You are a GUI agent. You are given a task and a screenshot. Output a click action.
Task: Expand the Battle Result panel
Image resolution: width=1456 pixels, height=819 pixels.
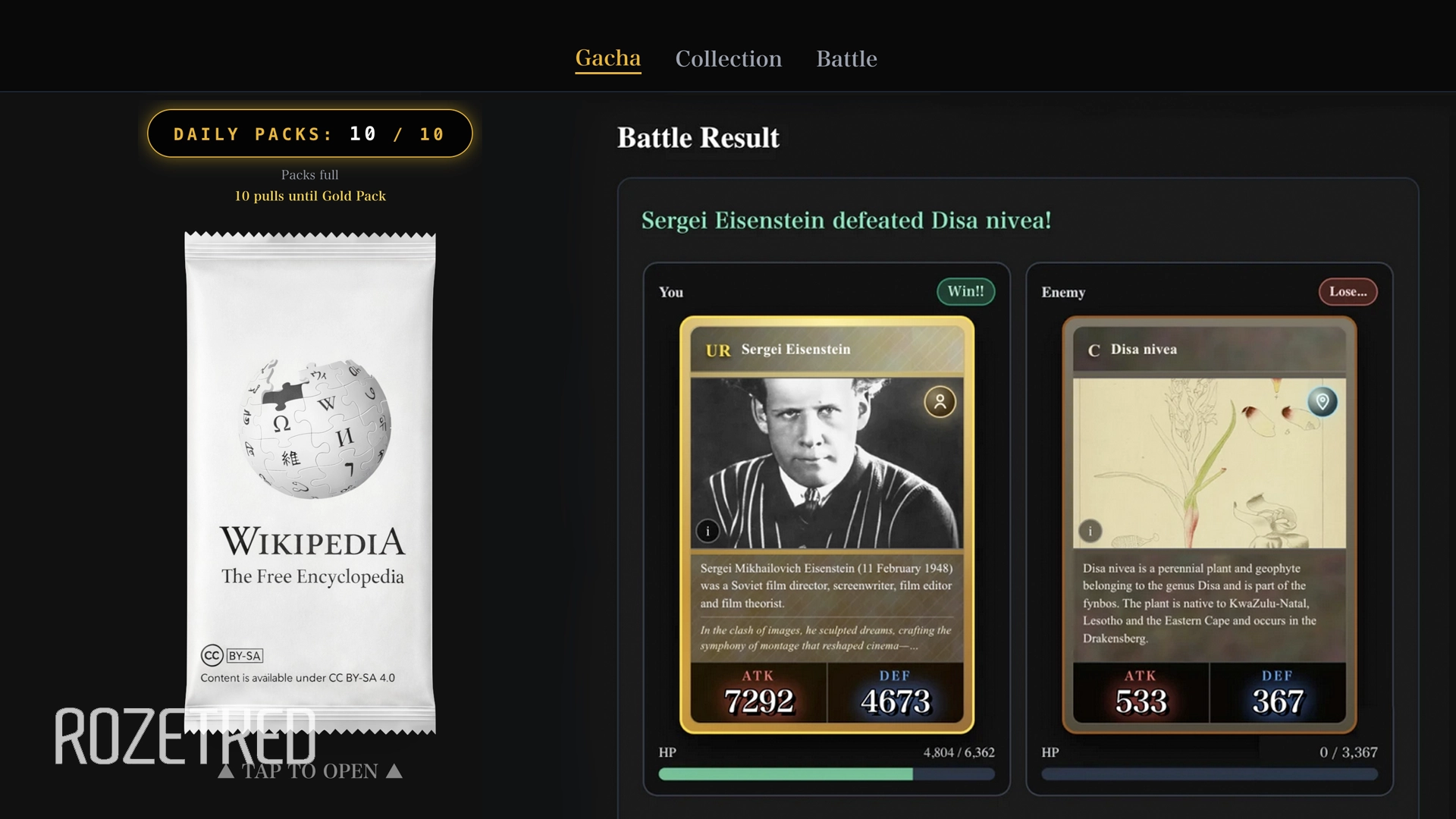[x=698, y=137]
